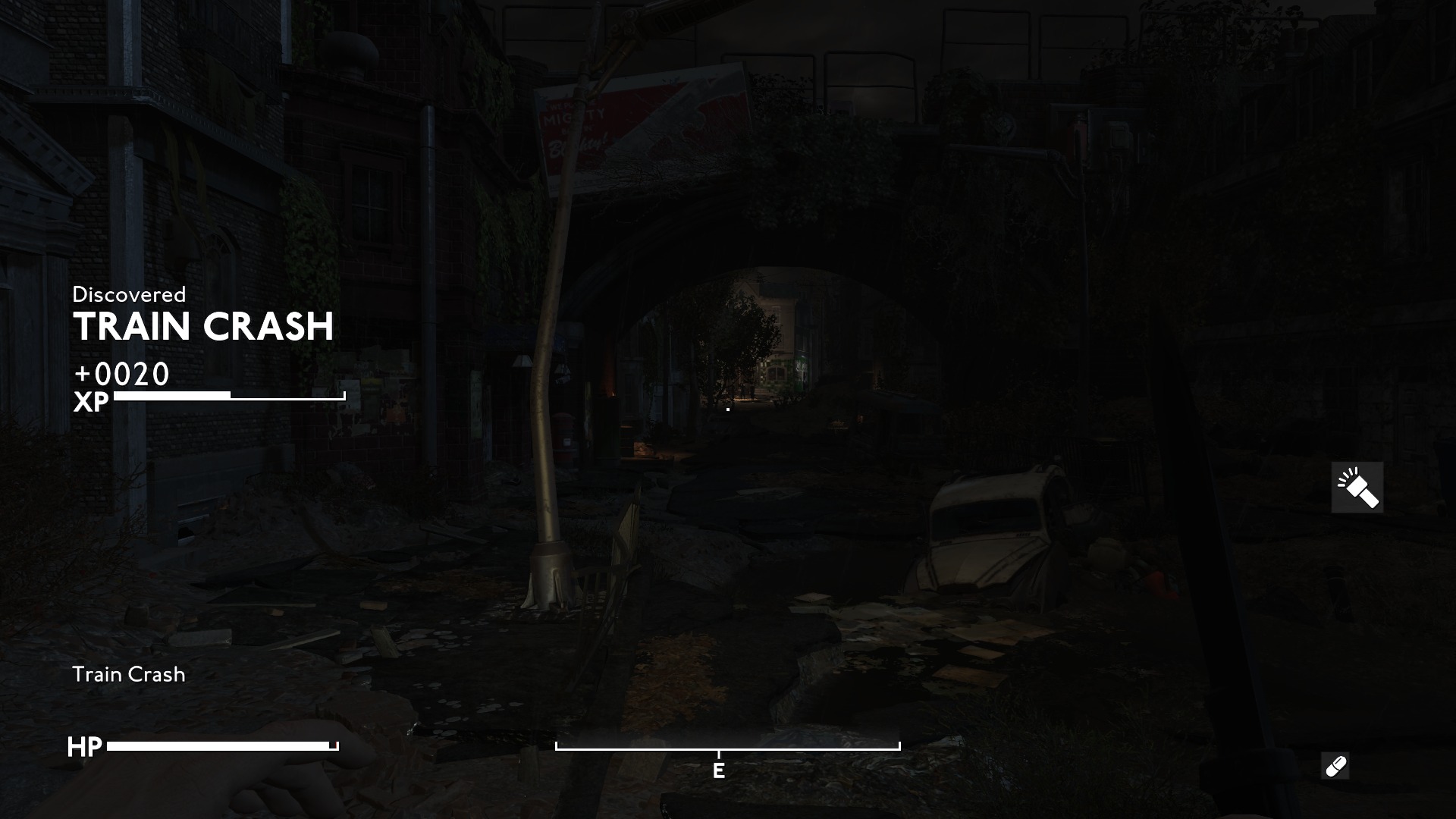Image resolution: width=1456 pixels, height=819 pixels.
Task: Click the compass bar heading strip
Action: [727, 748]
